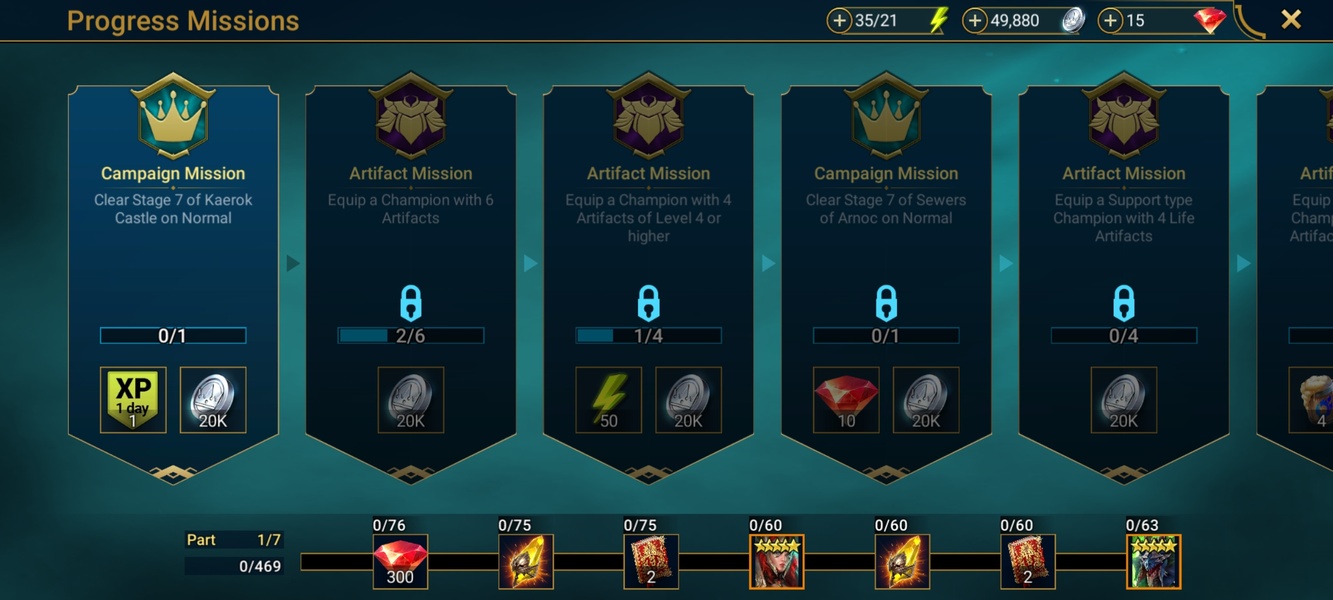Screen dimensions: 1333x600
Task: Select the 'Equip a Champion with 6 Artifacts' mission
Action: coord(410,270)
